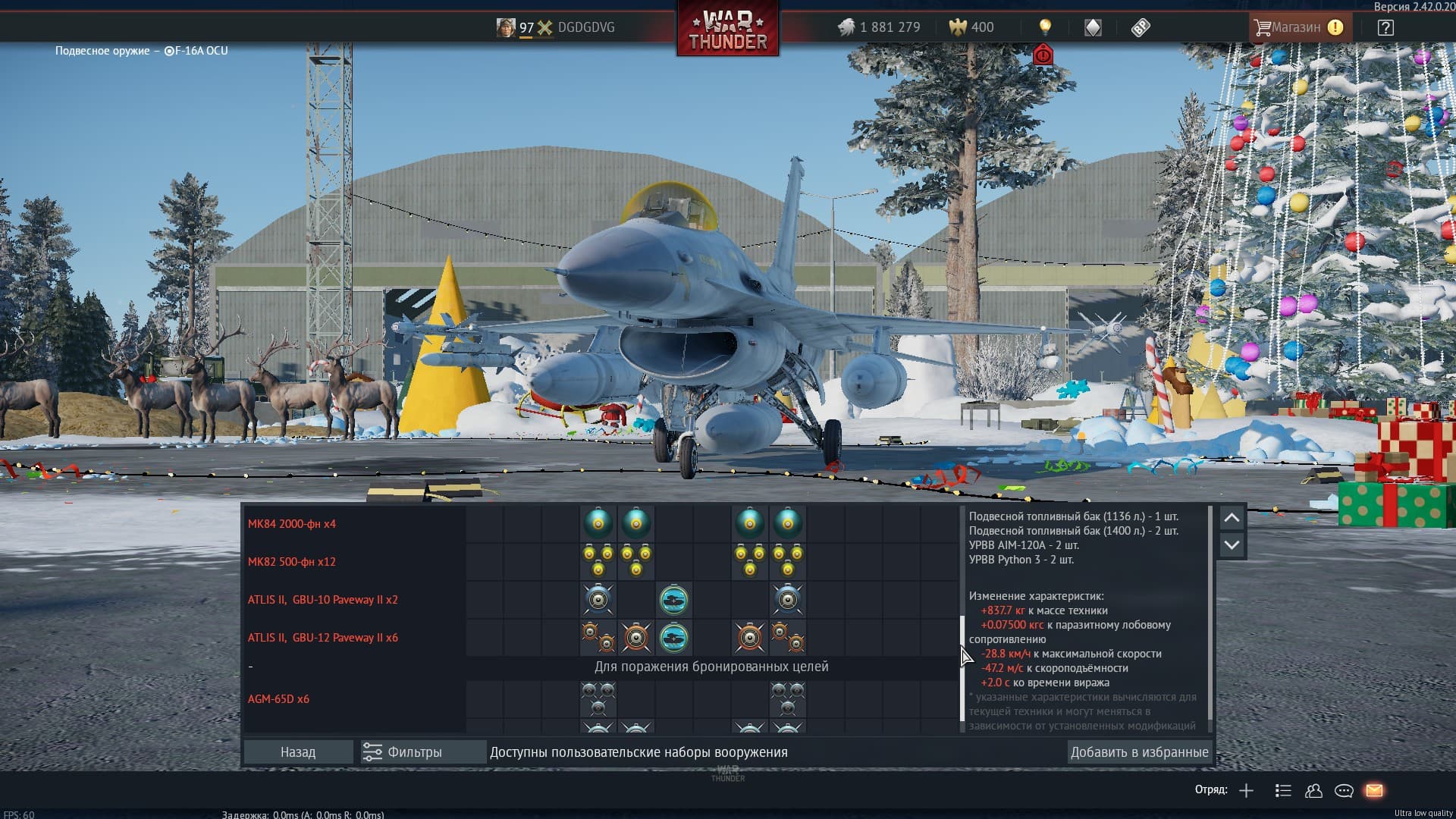This screenshot has width=1456, height=819.
Task: Open the Магазин shop
Action: 1298,27
